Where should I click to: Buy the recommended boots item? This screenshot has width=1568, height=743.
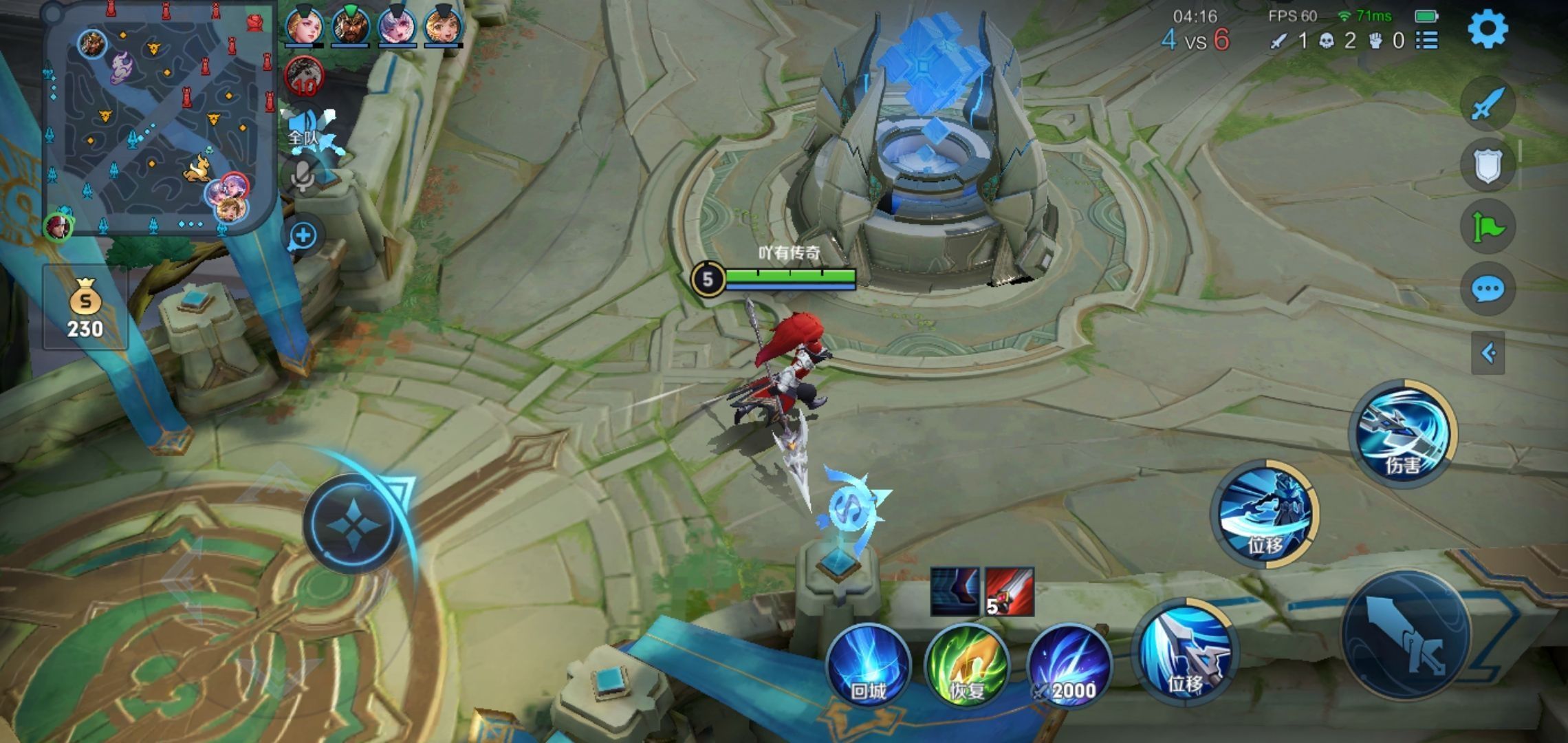(x=955, y=591)
